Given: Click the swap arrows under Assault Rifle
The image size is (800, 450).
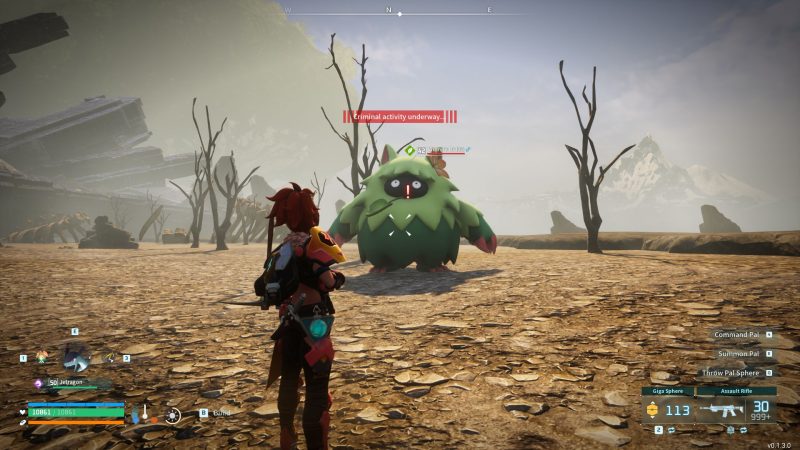Looking at the screenshot, I should coord(746,429).
